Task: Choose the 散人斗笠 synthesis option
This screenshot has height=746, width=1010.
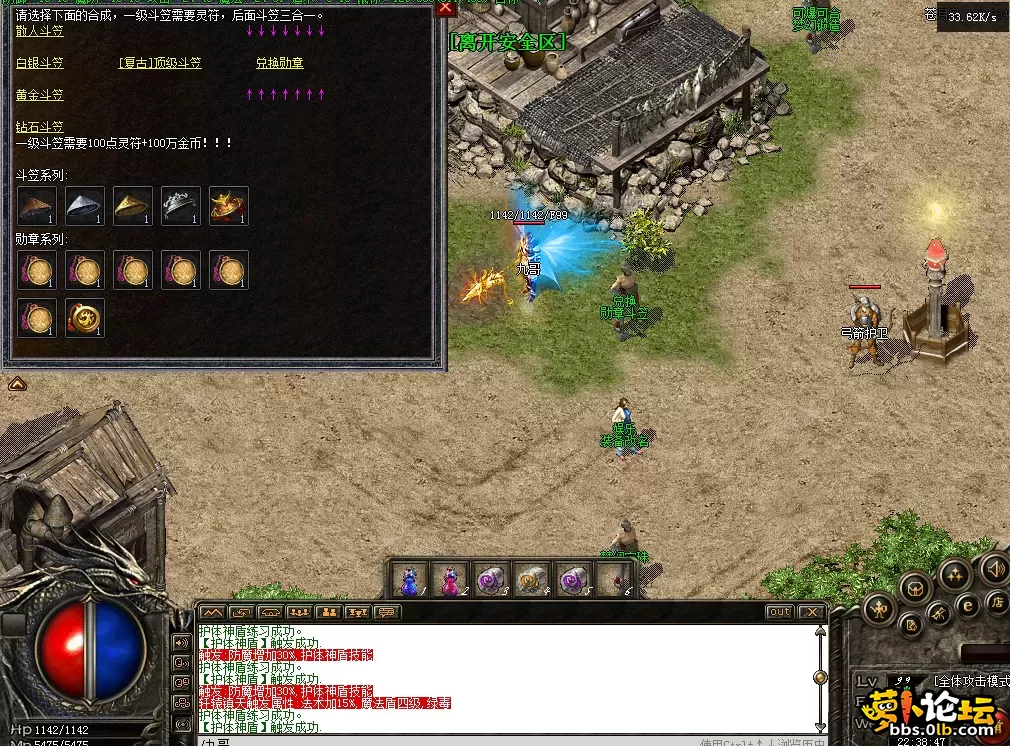Action: 40,31
